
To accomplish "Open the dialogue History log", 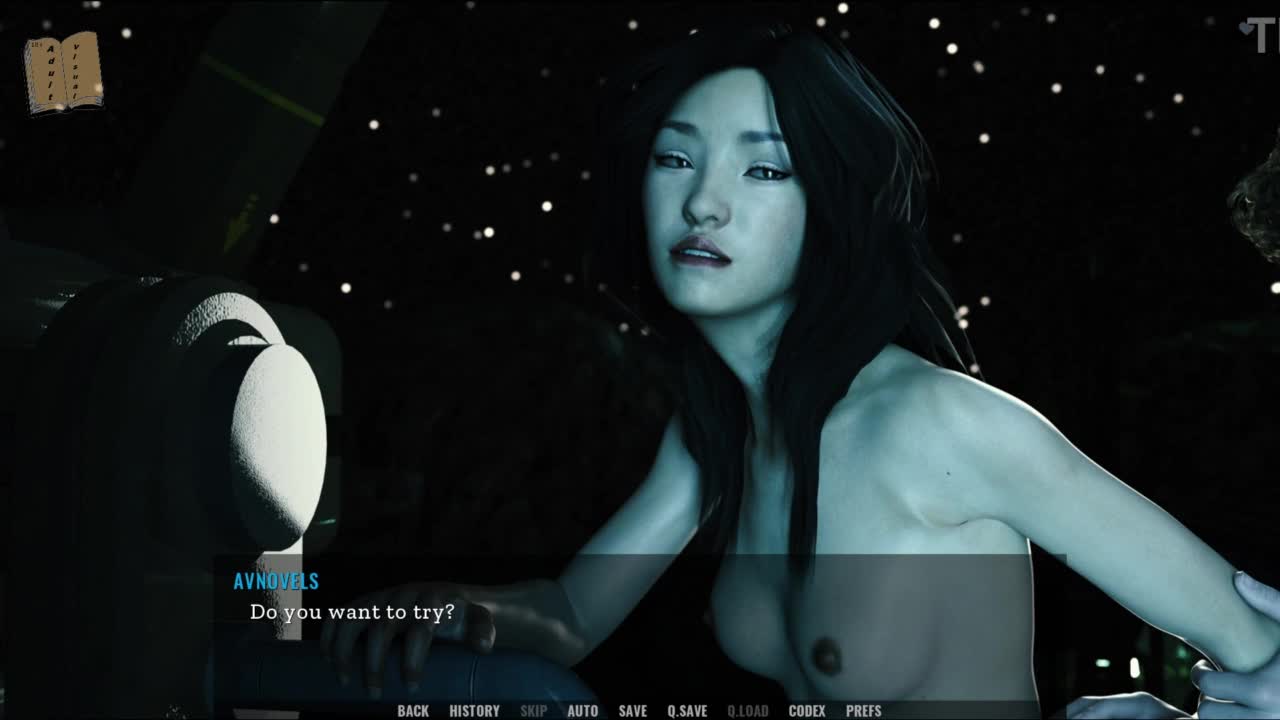I will [474, 711].
